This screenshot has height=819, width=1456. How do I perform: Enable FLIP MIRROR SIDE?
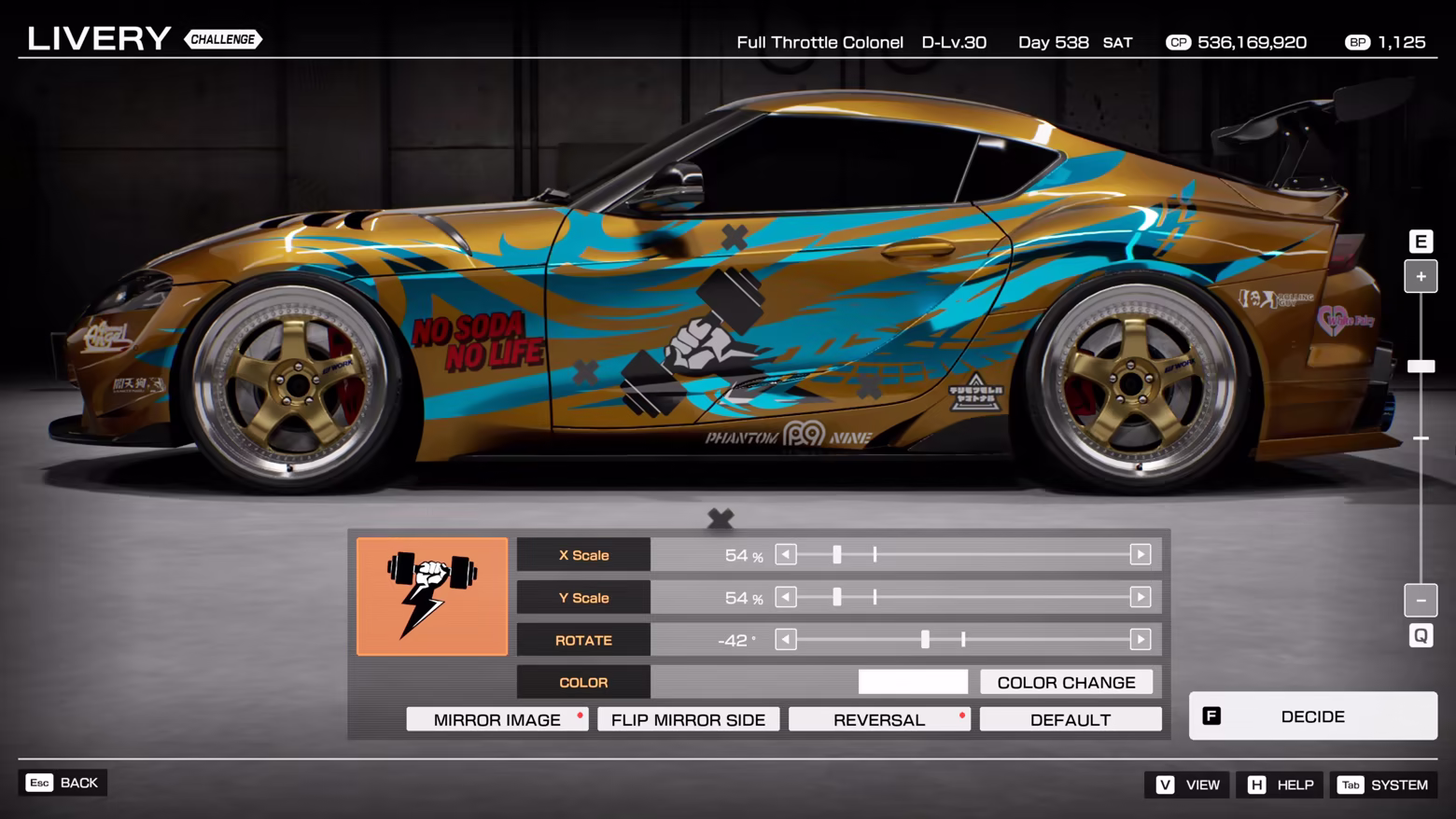tap(688, 718)
